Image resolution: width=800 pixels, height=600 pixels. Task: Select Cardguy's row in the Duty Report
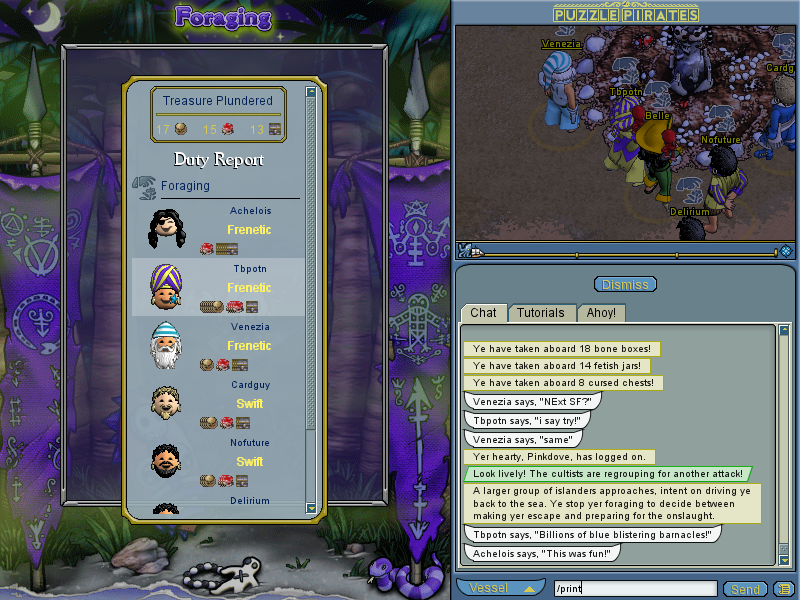click(218, 404)
